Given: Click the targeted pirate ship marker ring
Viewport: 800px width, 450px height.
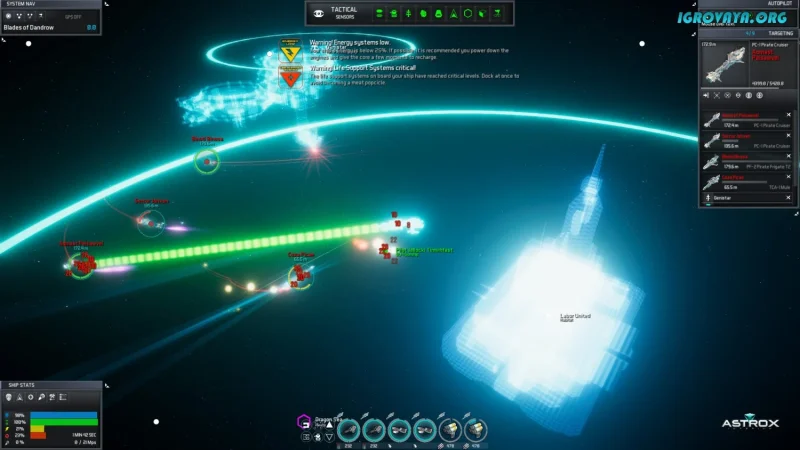Looking at the screenshot, I should (x=81, y=262).
